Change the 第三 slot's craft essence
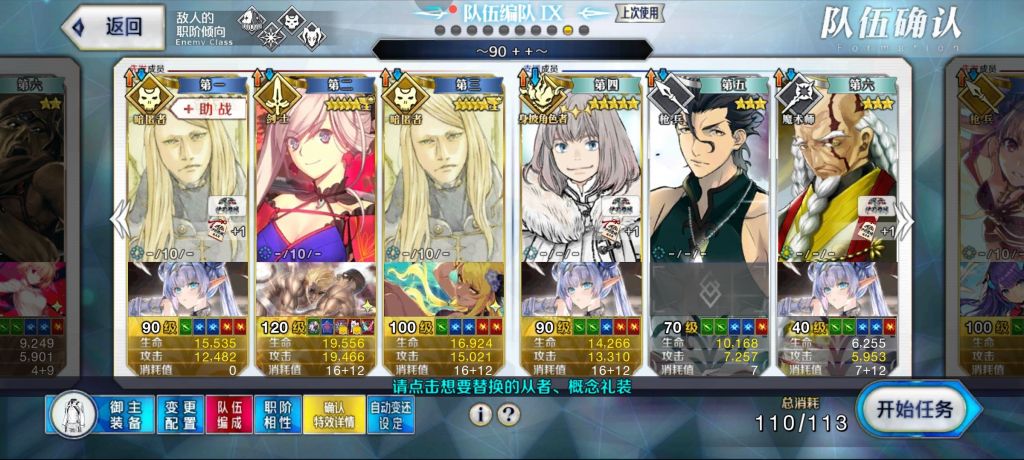The height and width of the screenshot is (460, 1024). point(444,289)
